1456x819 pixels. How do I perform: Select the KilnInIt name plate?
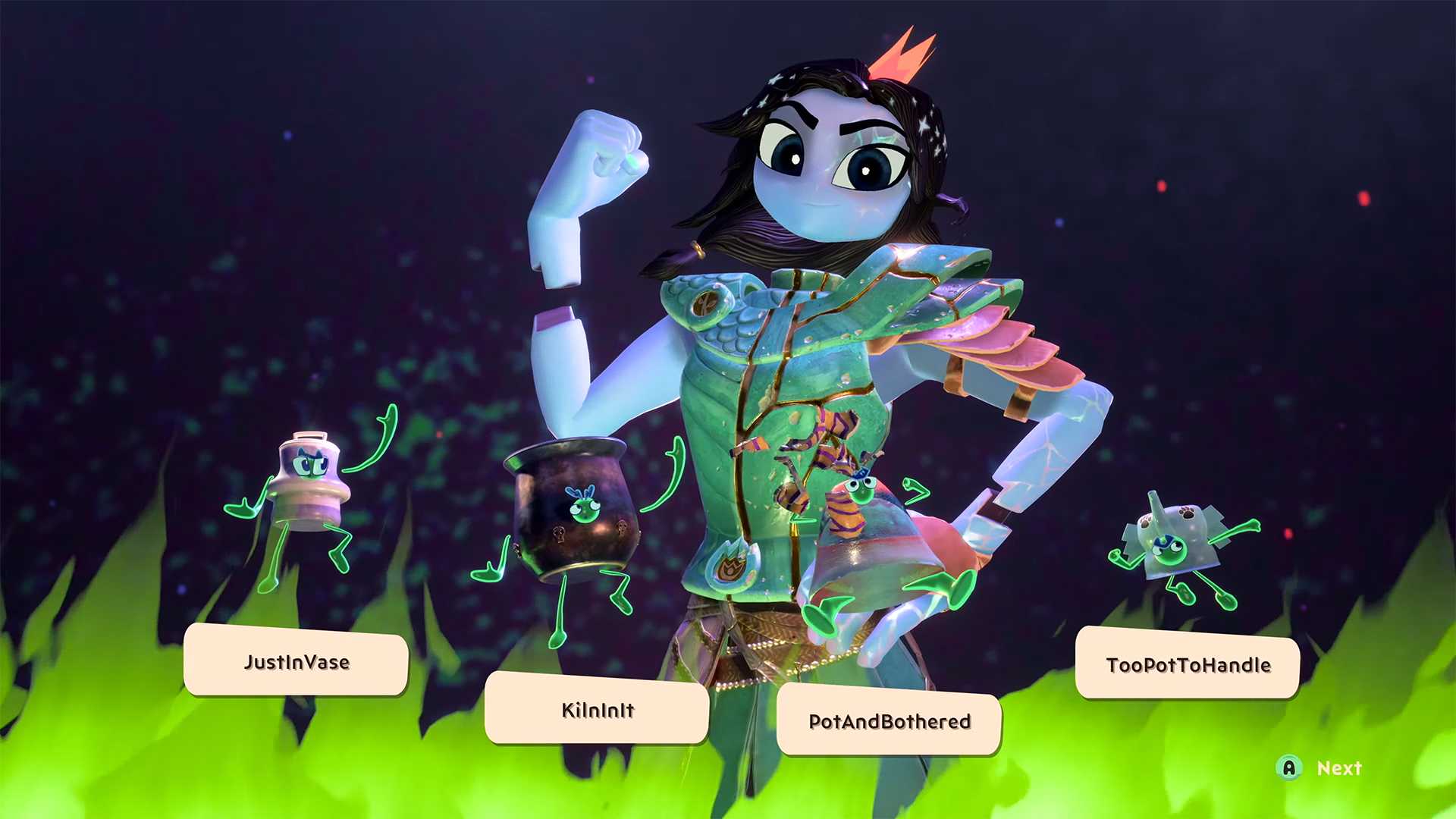(x=597, y=711)
